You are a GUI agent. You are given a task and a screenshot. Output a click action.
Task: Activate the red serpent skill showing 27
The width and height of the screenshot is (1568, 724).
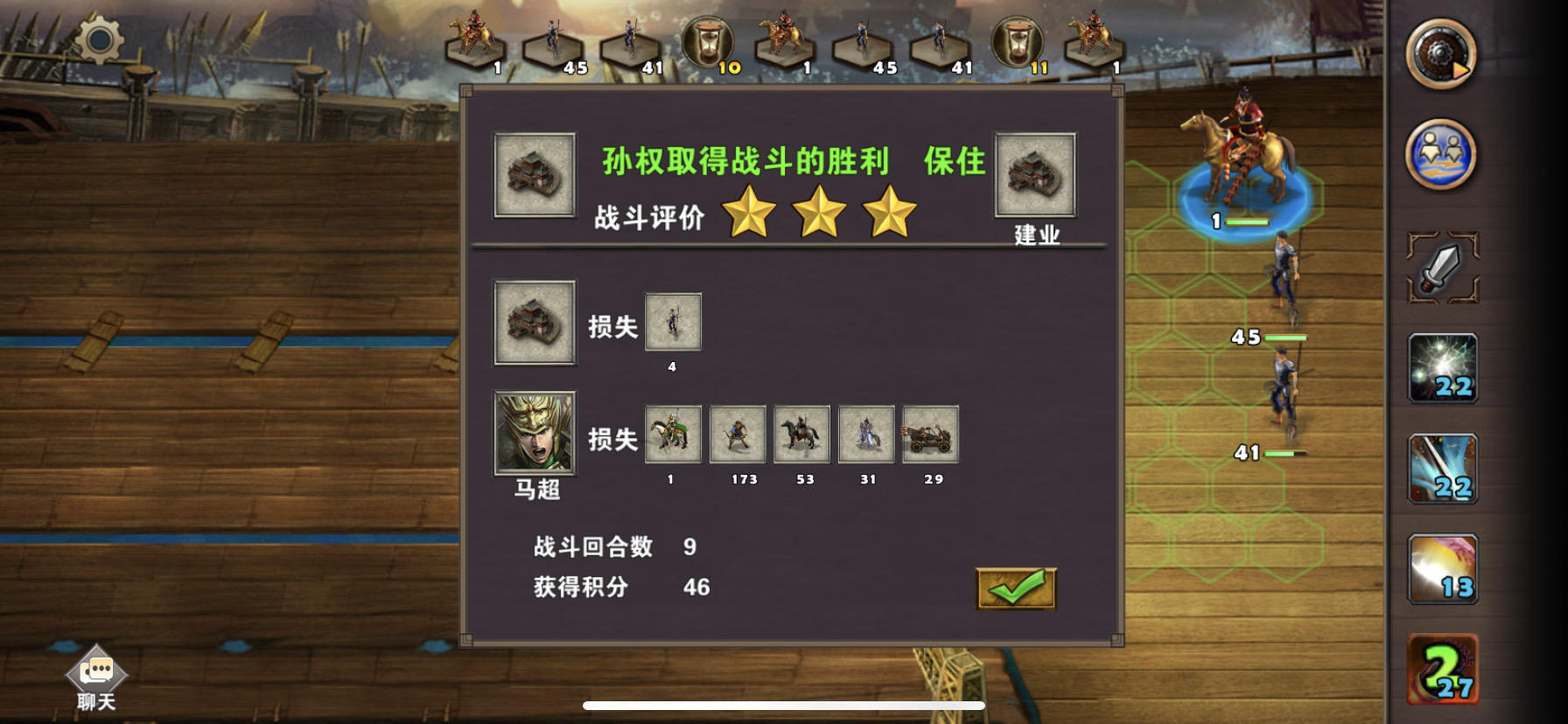(x=1445, y=669)
